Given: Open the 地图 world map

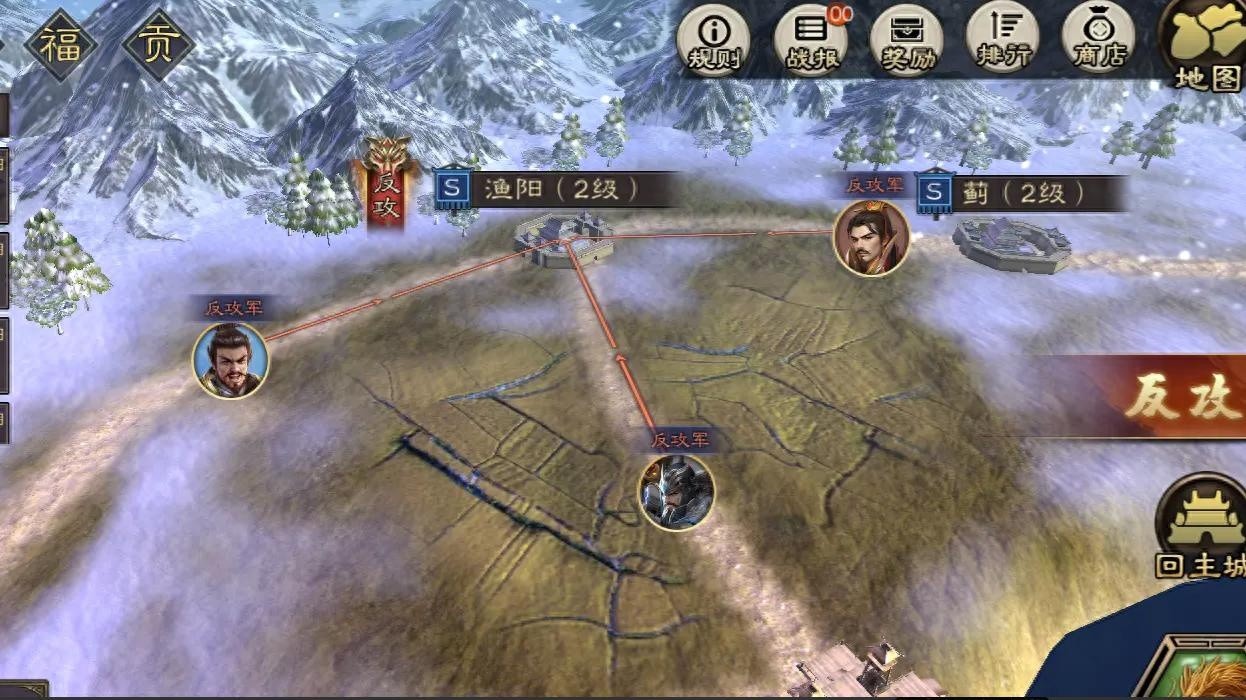Looking at the screenshot, I should pyautogui.click(x=1206, y=45).
